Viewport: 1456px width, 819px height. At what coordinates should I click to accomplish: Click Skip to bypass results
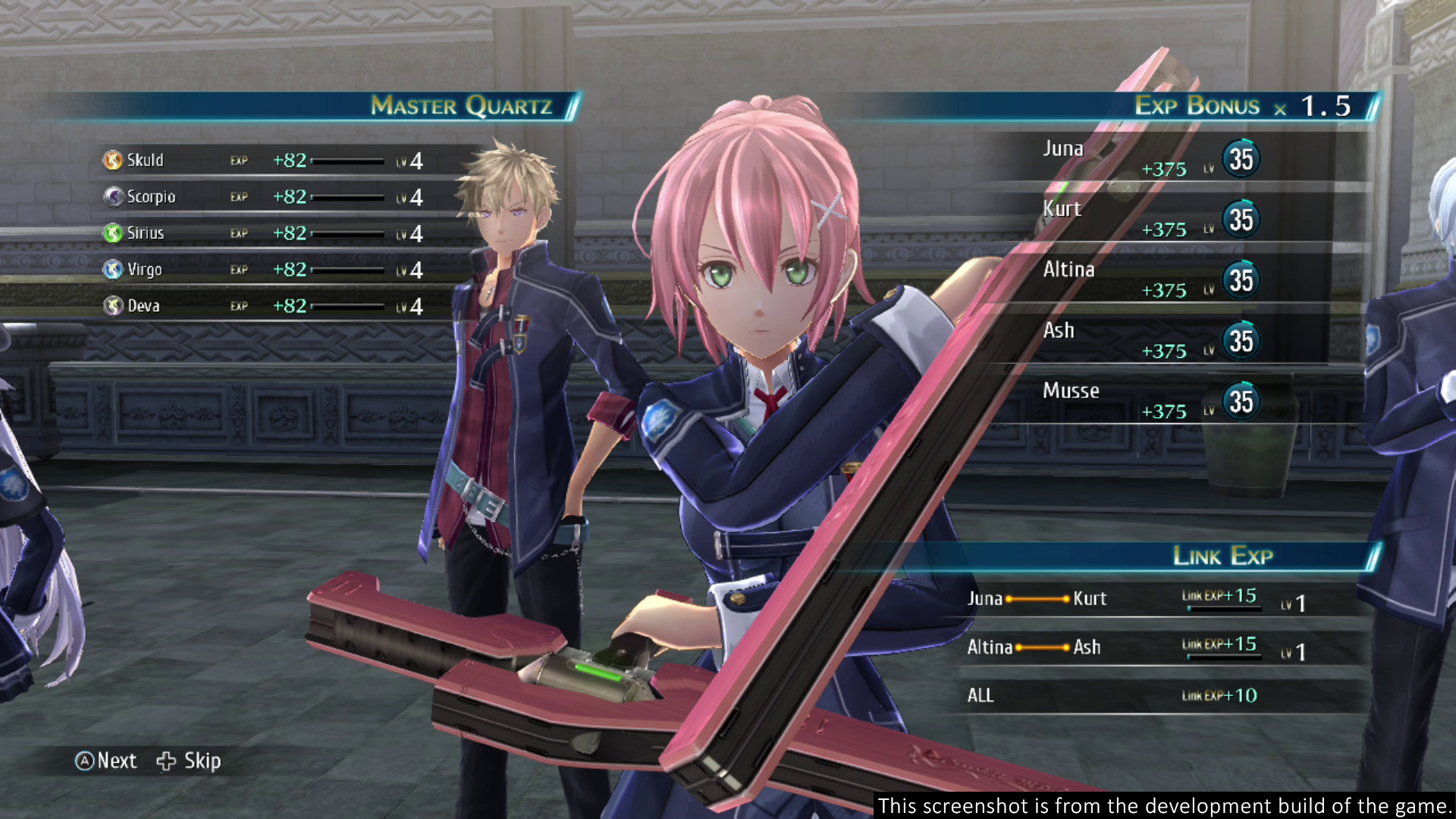click(202, 761)
